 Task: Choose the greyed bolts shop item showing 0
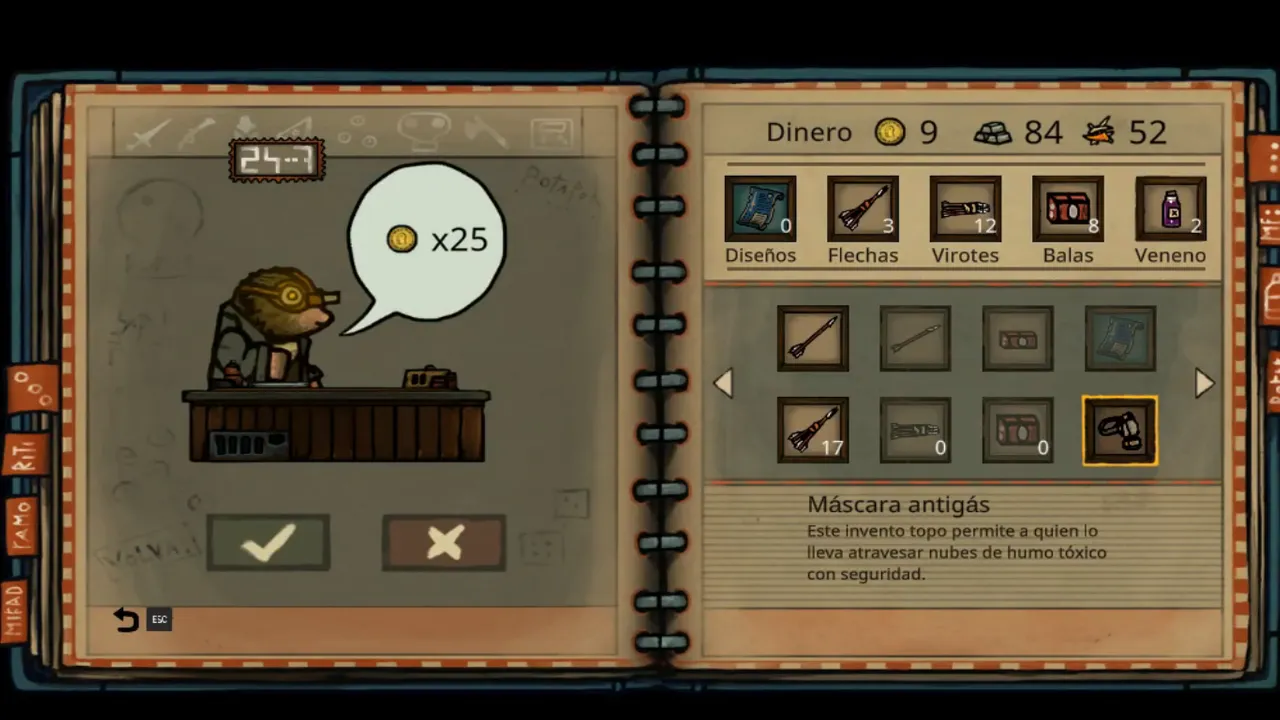tap(915, 431)
